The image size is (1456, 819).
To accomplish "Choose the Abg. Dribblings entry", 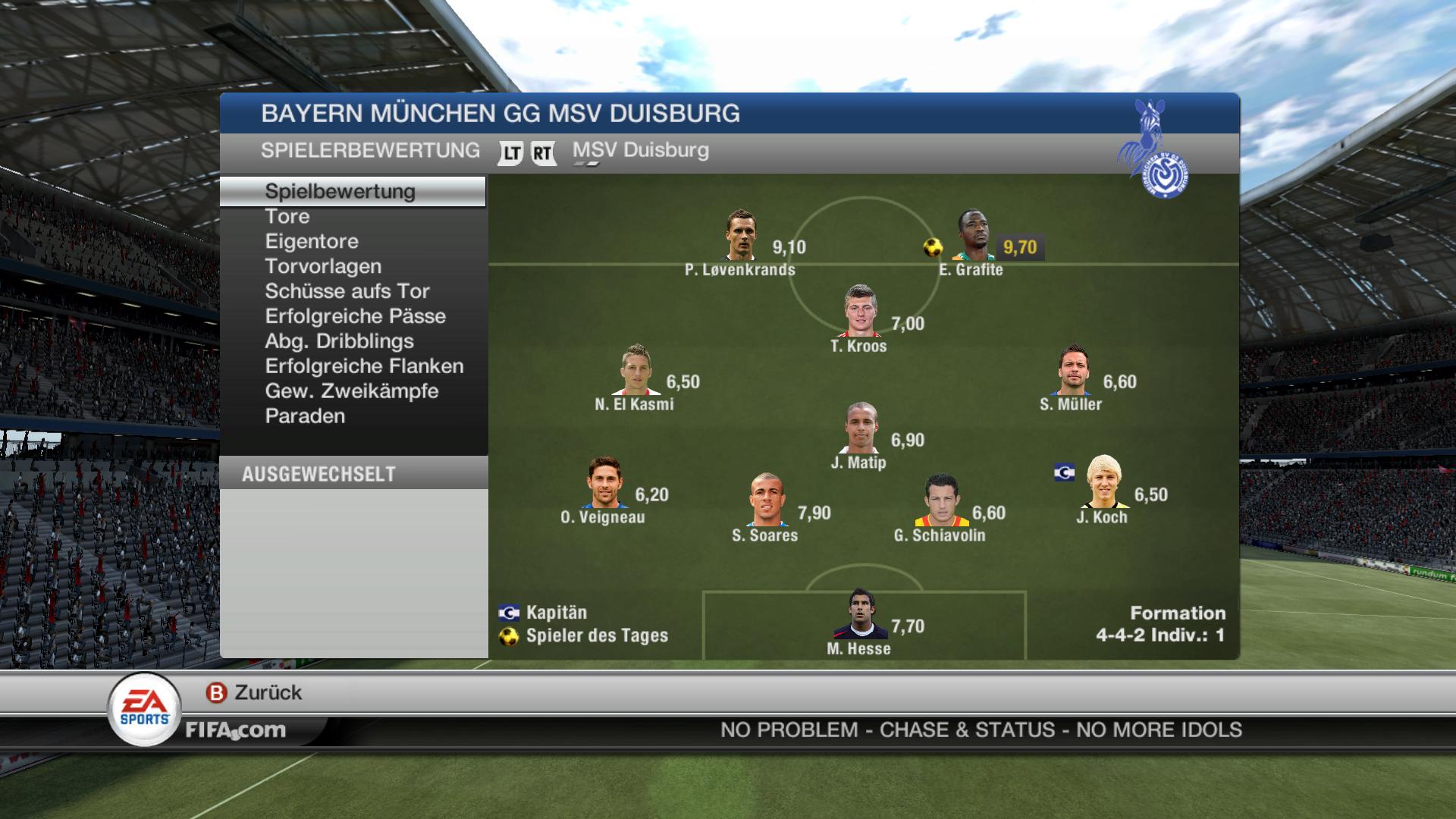I will [339, 342].
